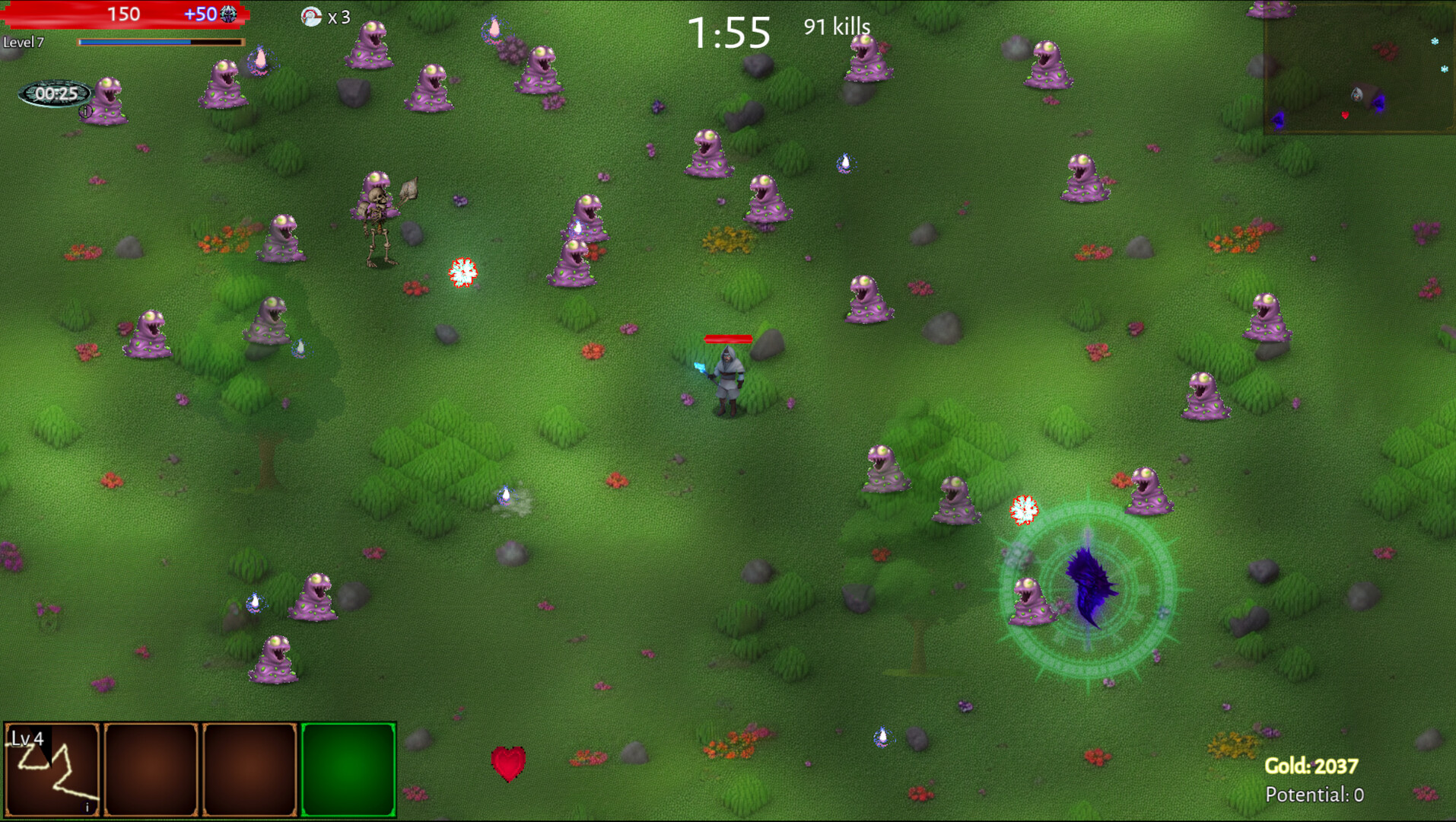Click the Gold: 2037 label
The width and height of the screenshot is (1456, 822).
1311,767
